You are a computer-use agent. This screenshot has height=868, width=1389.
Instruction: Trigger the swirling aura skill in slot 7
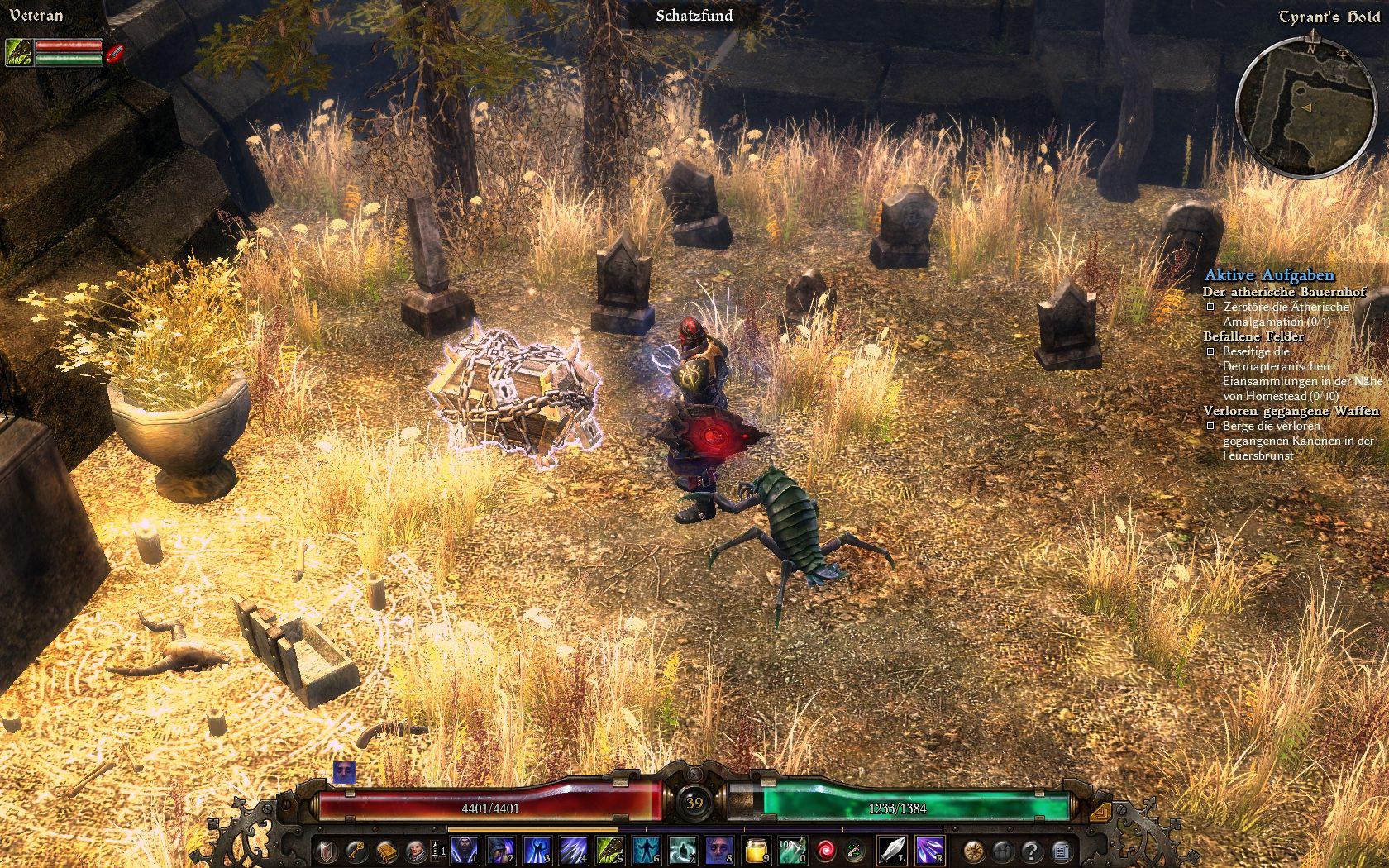(683, 850)
